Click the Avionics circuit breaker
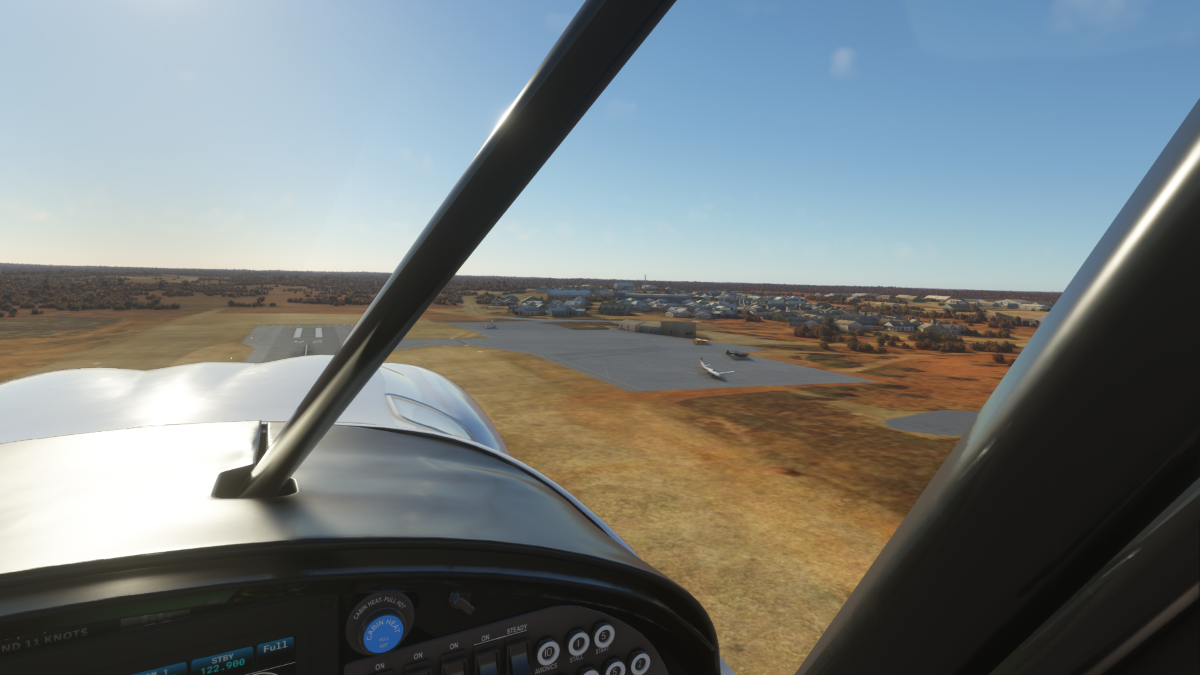This screenshot has height=675, width=1200. click(x=547, y=653)
